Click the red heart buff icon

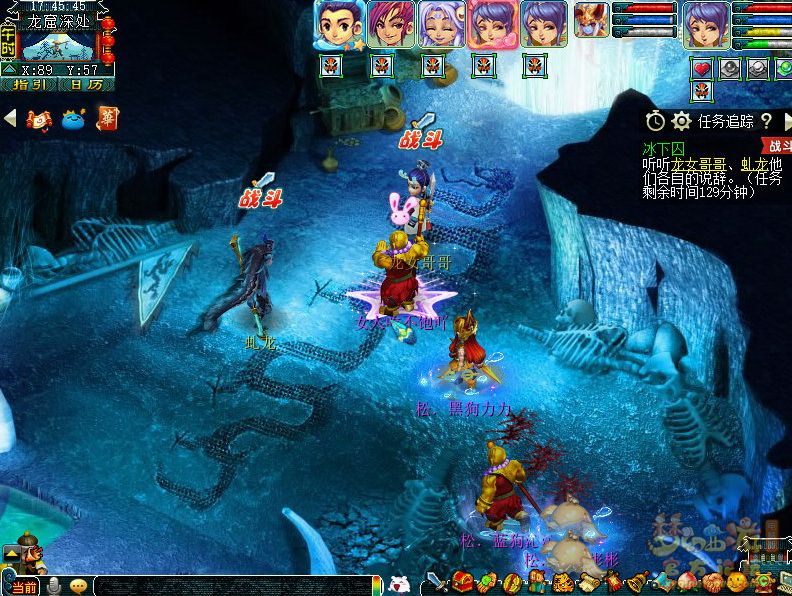click(702, 68)
